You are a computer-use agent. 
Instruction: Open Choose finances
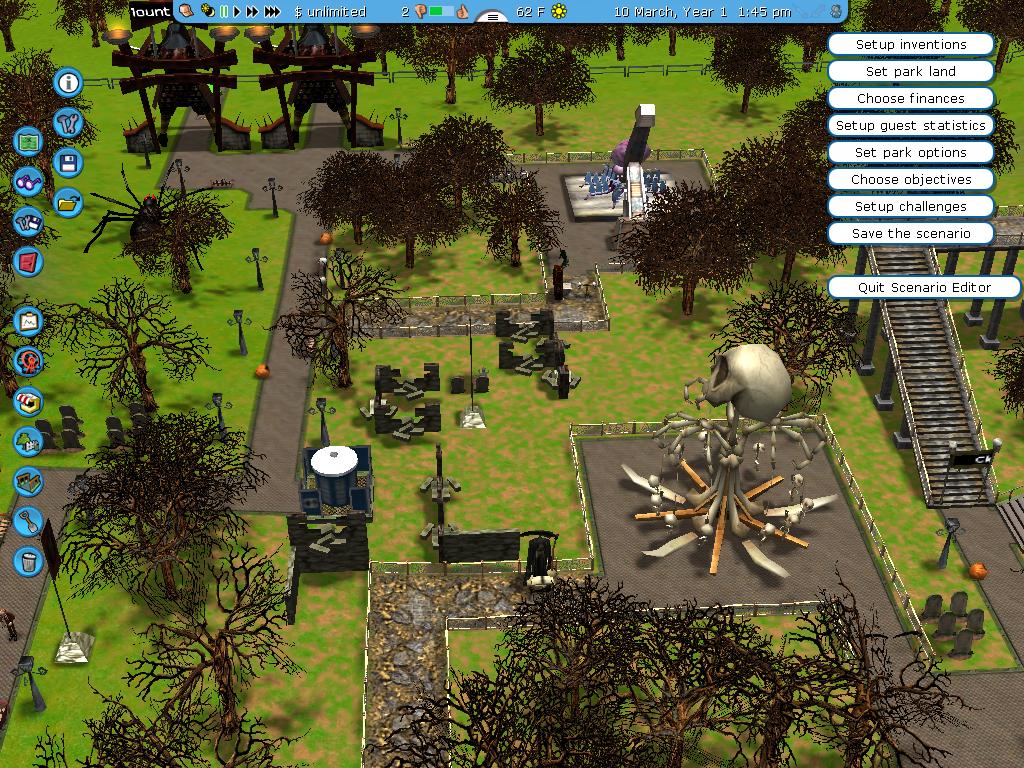(x=910, y=99)
